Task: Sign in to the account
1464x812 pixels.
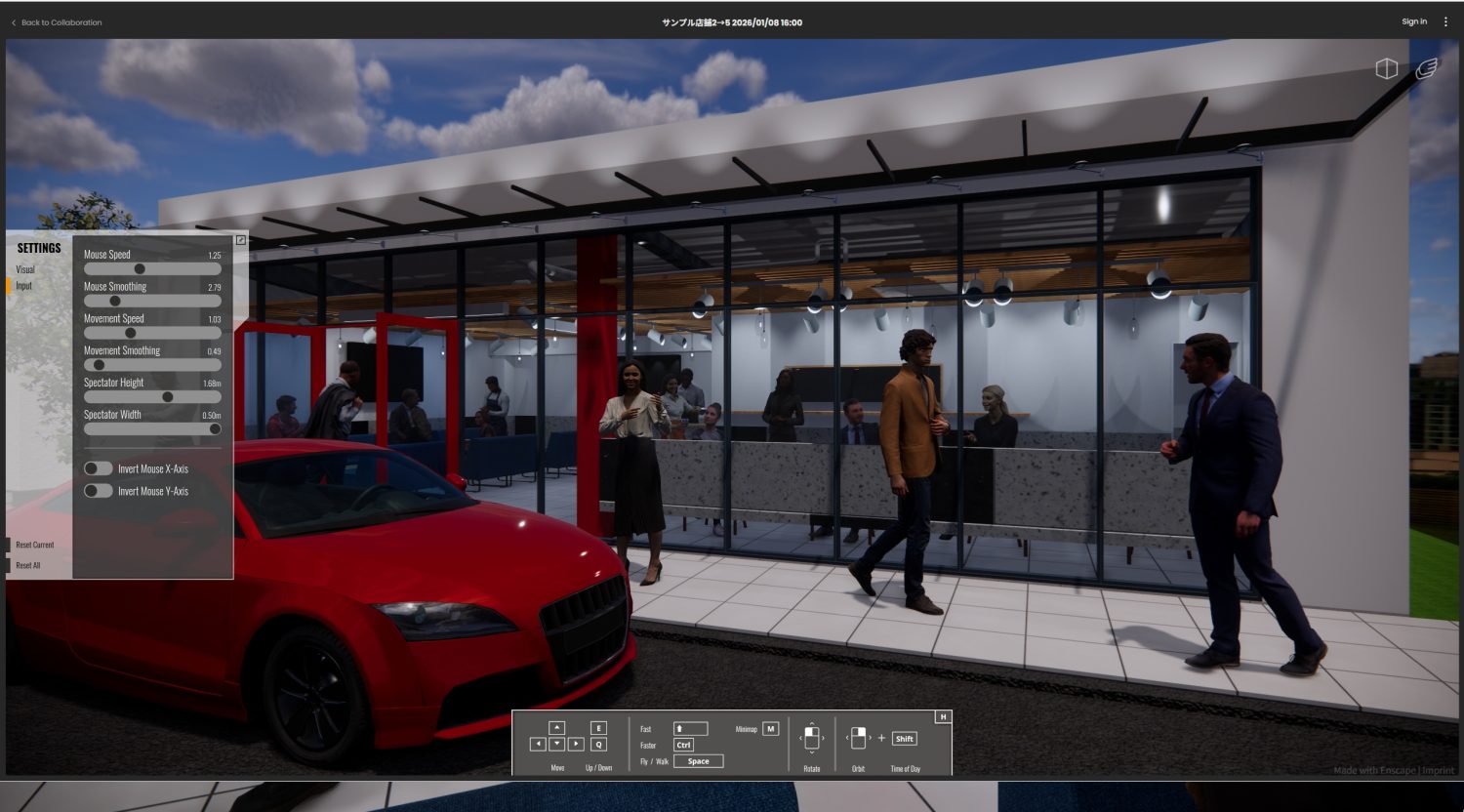Action: (1413, 21)
